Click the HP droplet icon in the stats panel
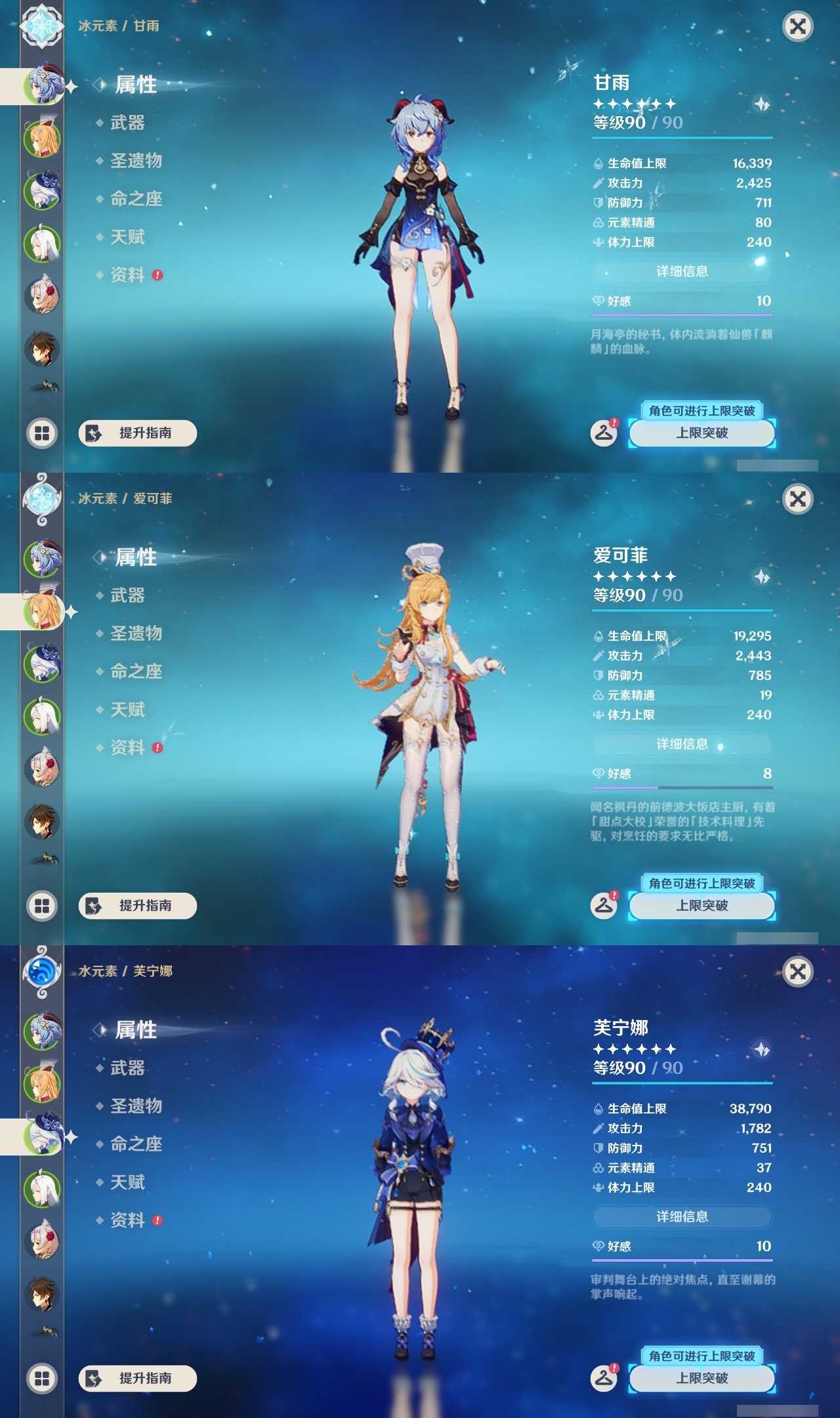 [598, 164]
